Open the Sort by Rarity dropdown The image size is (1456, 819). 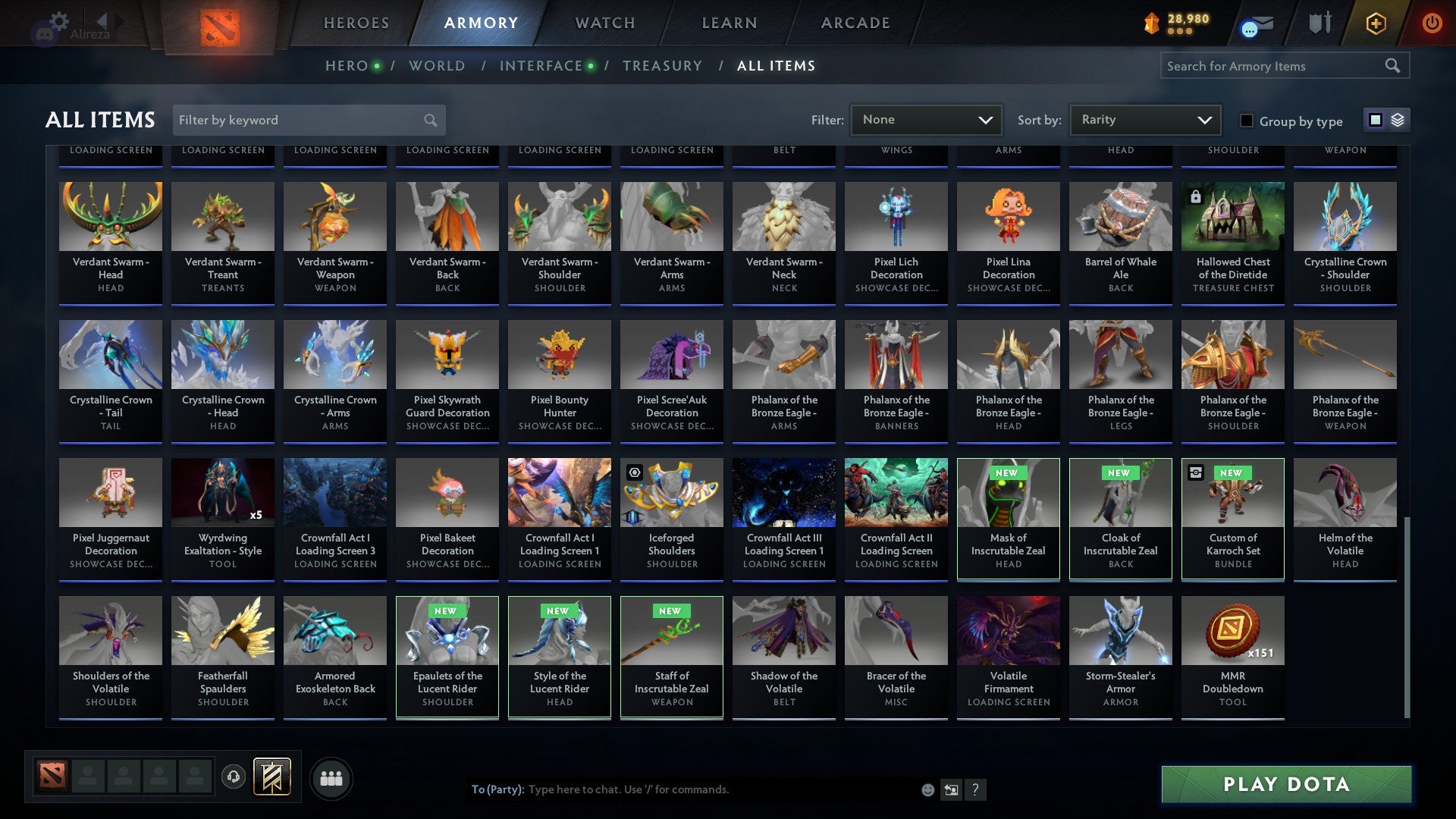1144,119
